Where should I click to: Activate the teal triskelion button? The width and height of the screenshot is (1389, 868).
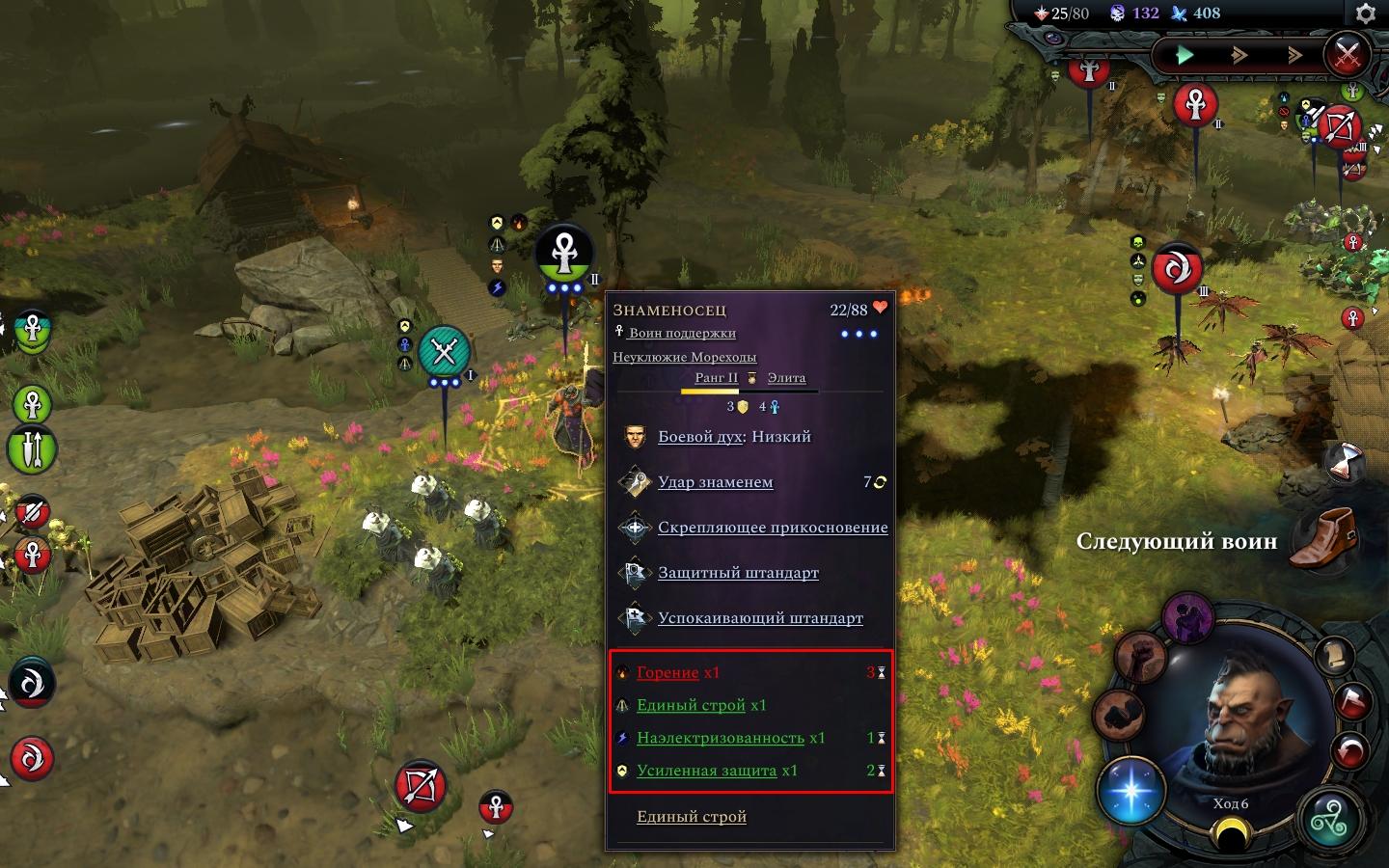click(1330, 822)
